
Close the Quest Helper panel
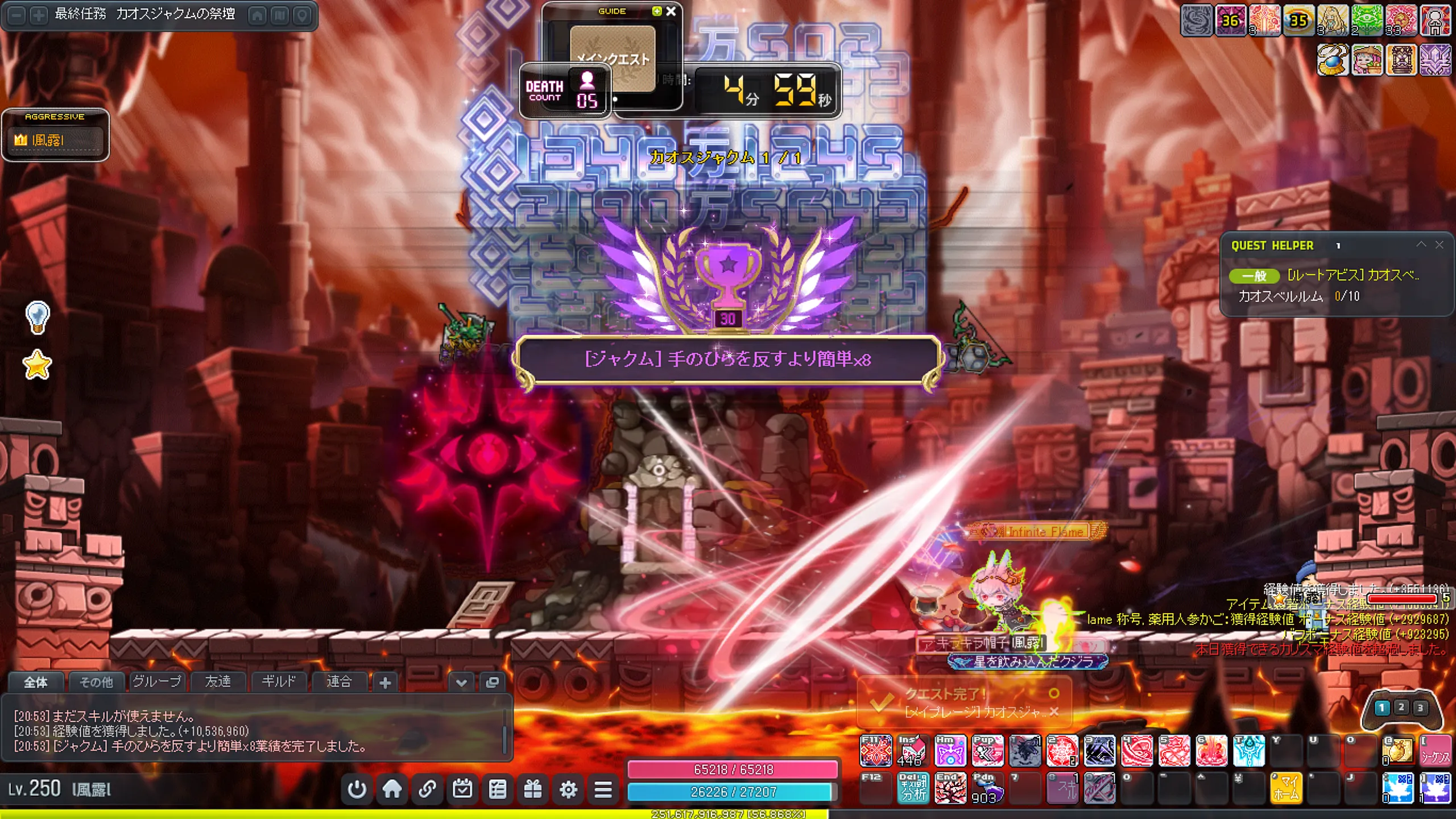1439,245
